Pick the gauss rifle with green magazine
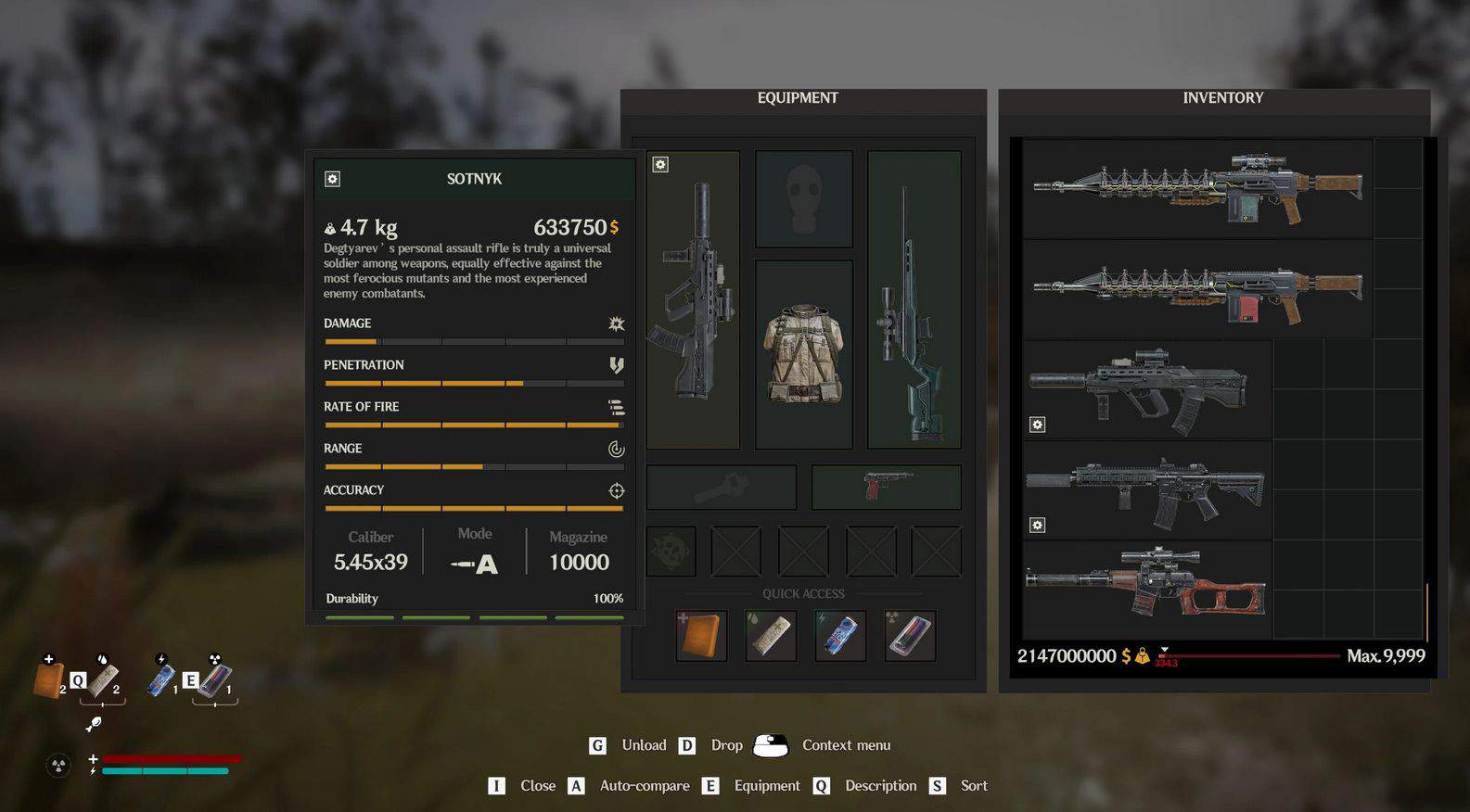This screenshot has height=812, width=1470. (x=1197, y=189)
